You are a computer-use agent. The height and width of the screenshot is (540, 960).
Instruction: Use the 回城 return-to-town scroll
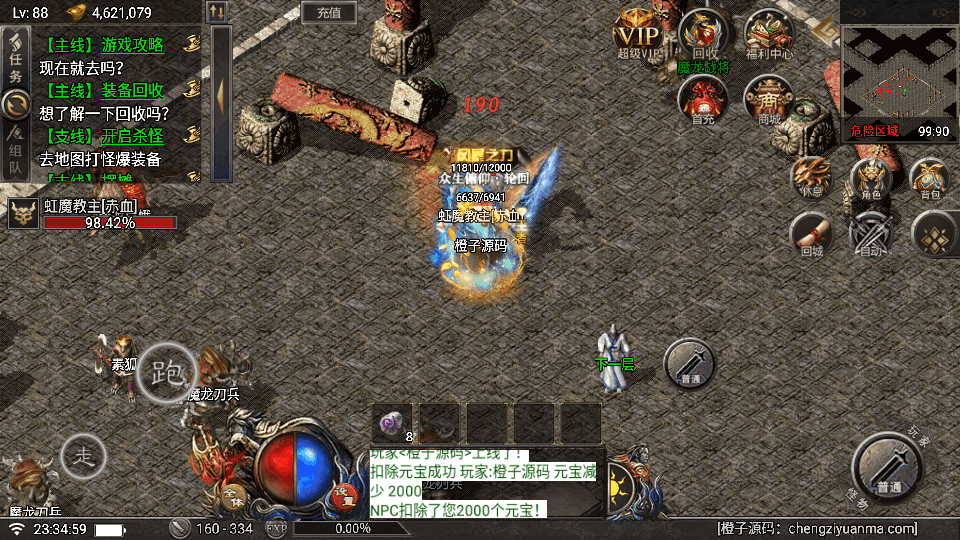click(x=810, y=235)
